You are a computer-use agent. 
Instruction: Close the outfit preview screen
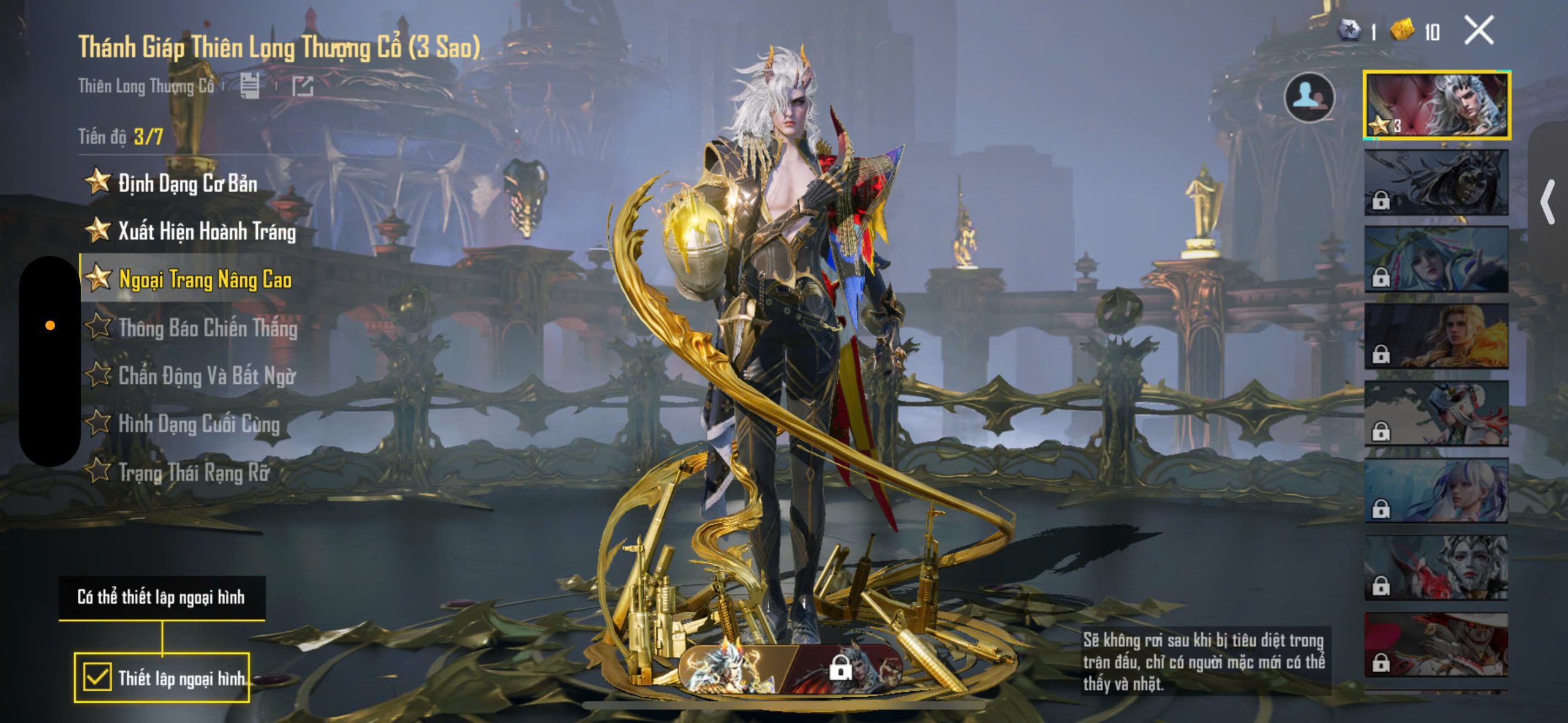(x=1479, y=31)
